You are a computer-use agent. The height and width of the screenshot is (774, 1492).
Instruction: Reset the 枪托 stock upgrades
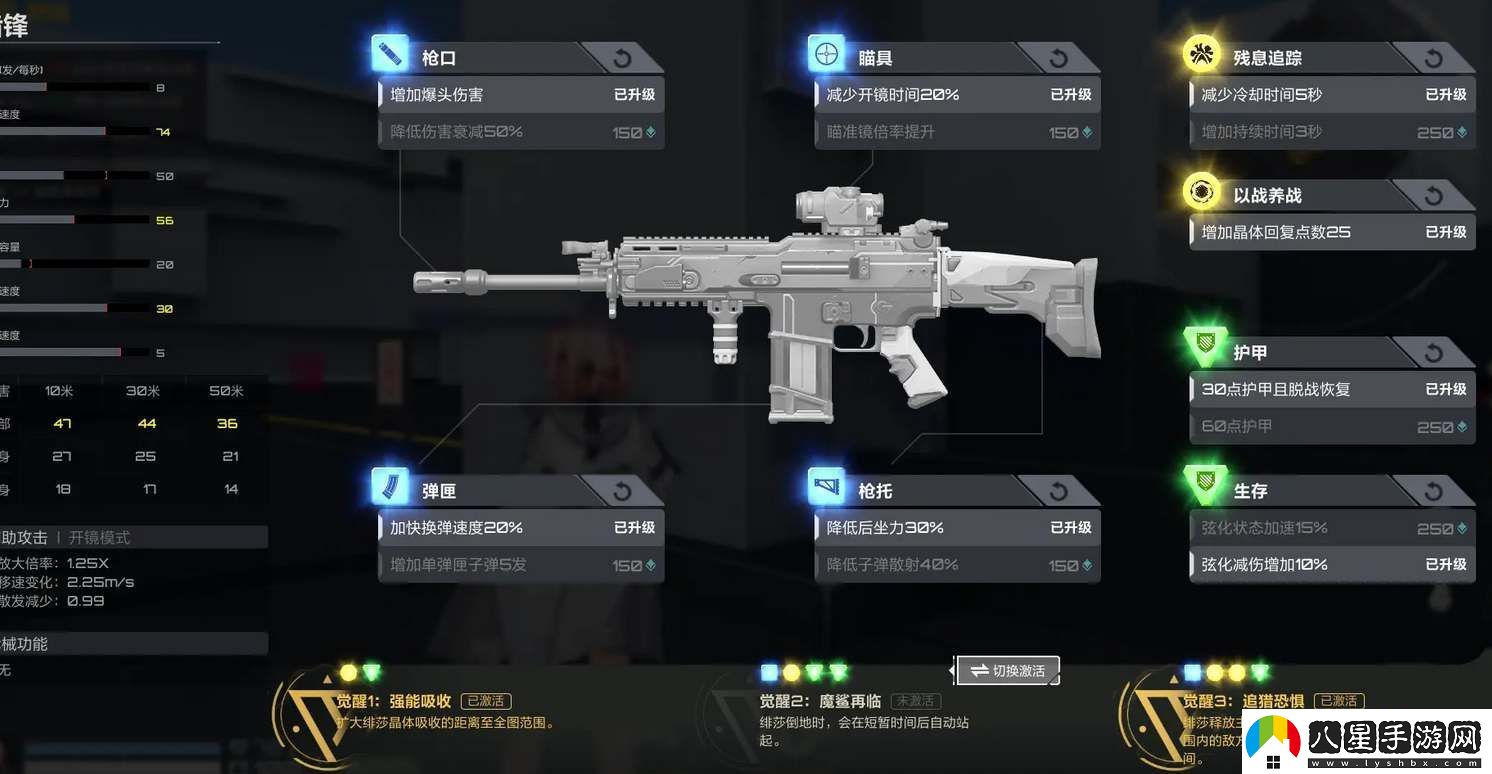1058,491
